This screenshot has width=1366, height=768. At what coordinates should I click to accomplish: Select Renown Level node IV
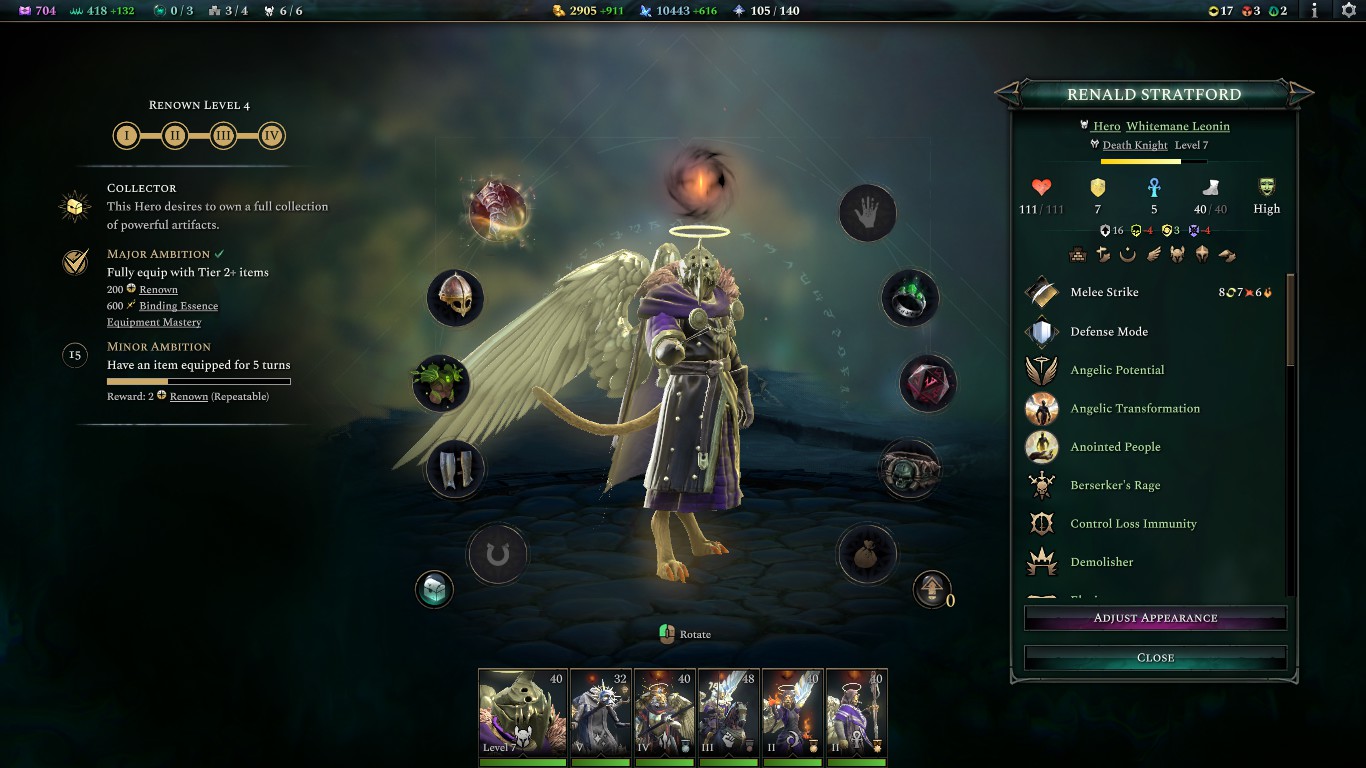(x=271, y=135)
